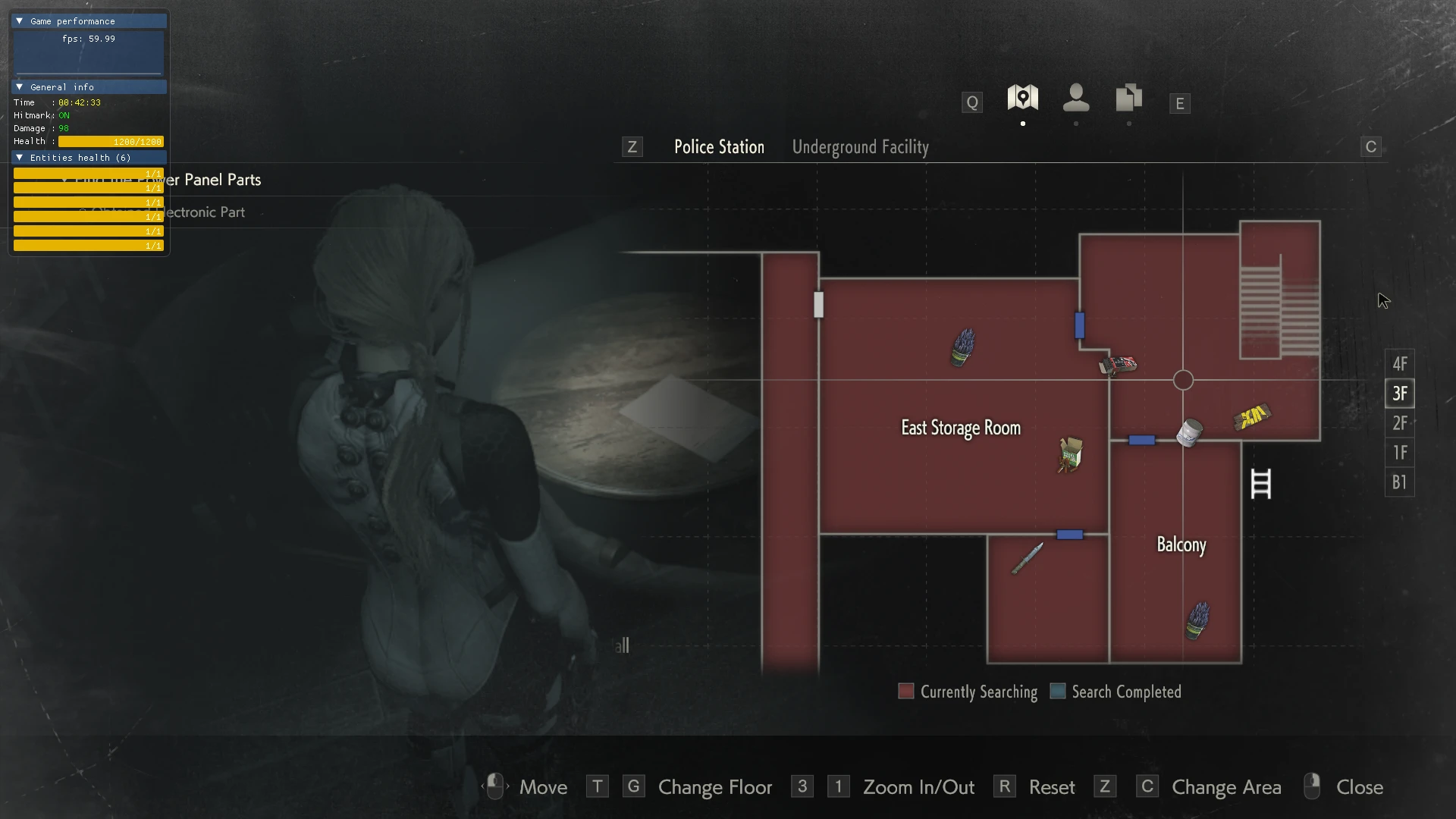The width and height of the screenshot is (1456, 819).
Task: Click the Balcony room on the map
Action: 1181,544
